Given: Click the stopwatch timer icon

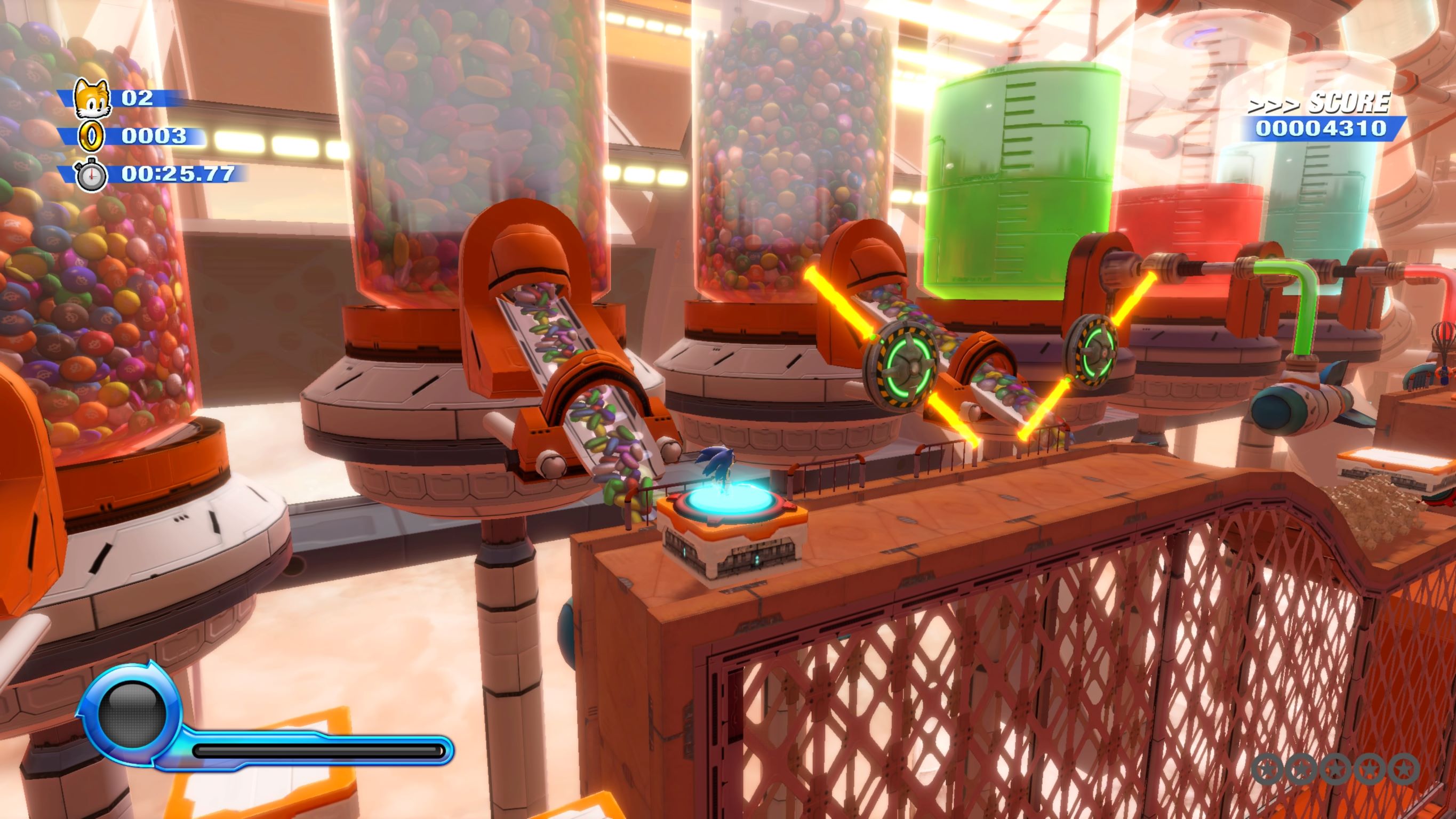Looking at the screenshot, I should click(91, 175).
